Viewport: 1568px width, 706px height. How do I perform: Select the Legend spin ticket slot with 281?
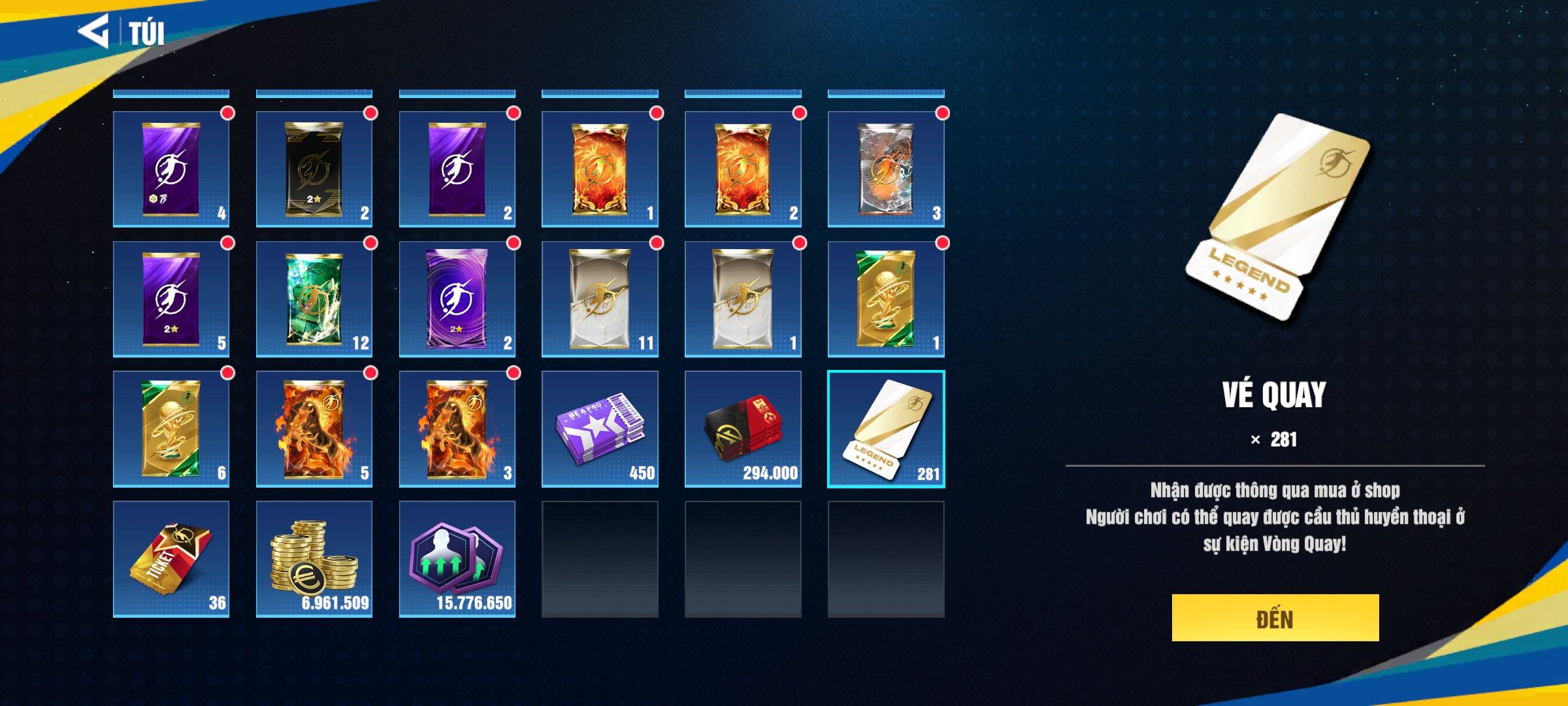click(885, 429)
